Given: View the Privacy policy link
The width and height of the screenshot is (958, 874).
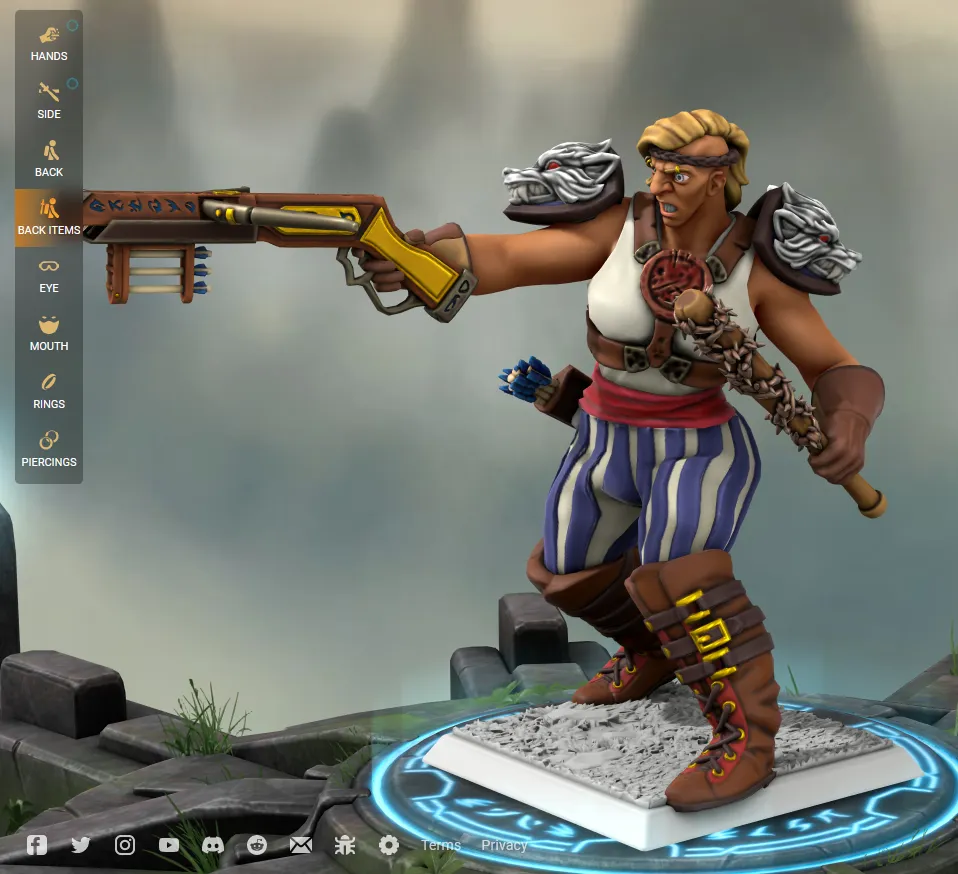Looking at the screenshot, I should tap(504, 845).
